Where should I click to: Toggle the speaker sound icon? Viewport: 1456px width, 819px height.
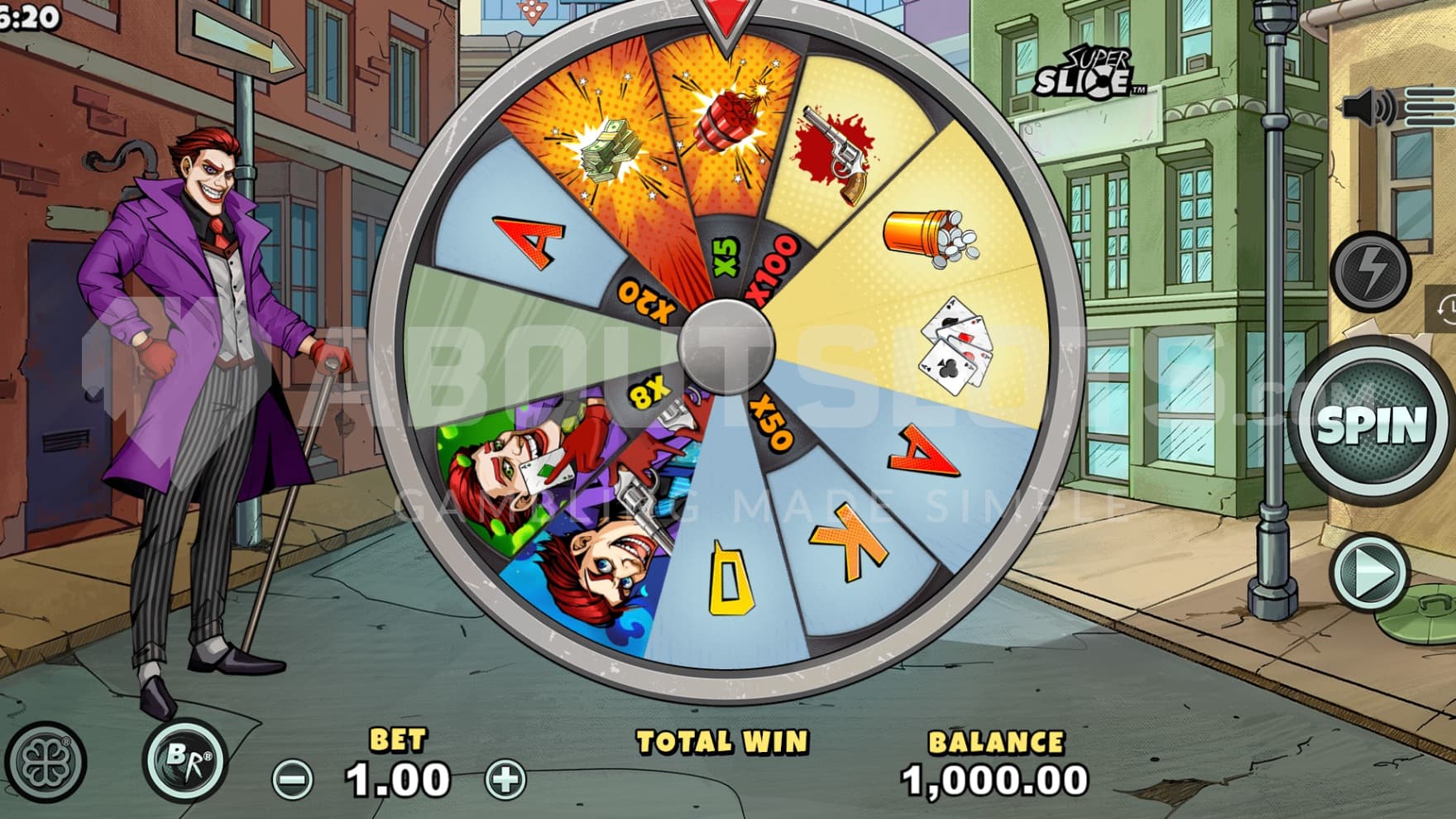(1367, 108)
